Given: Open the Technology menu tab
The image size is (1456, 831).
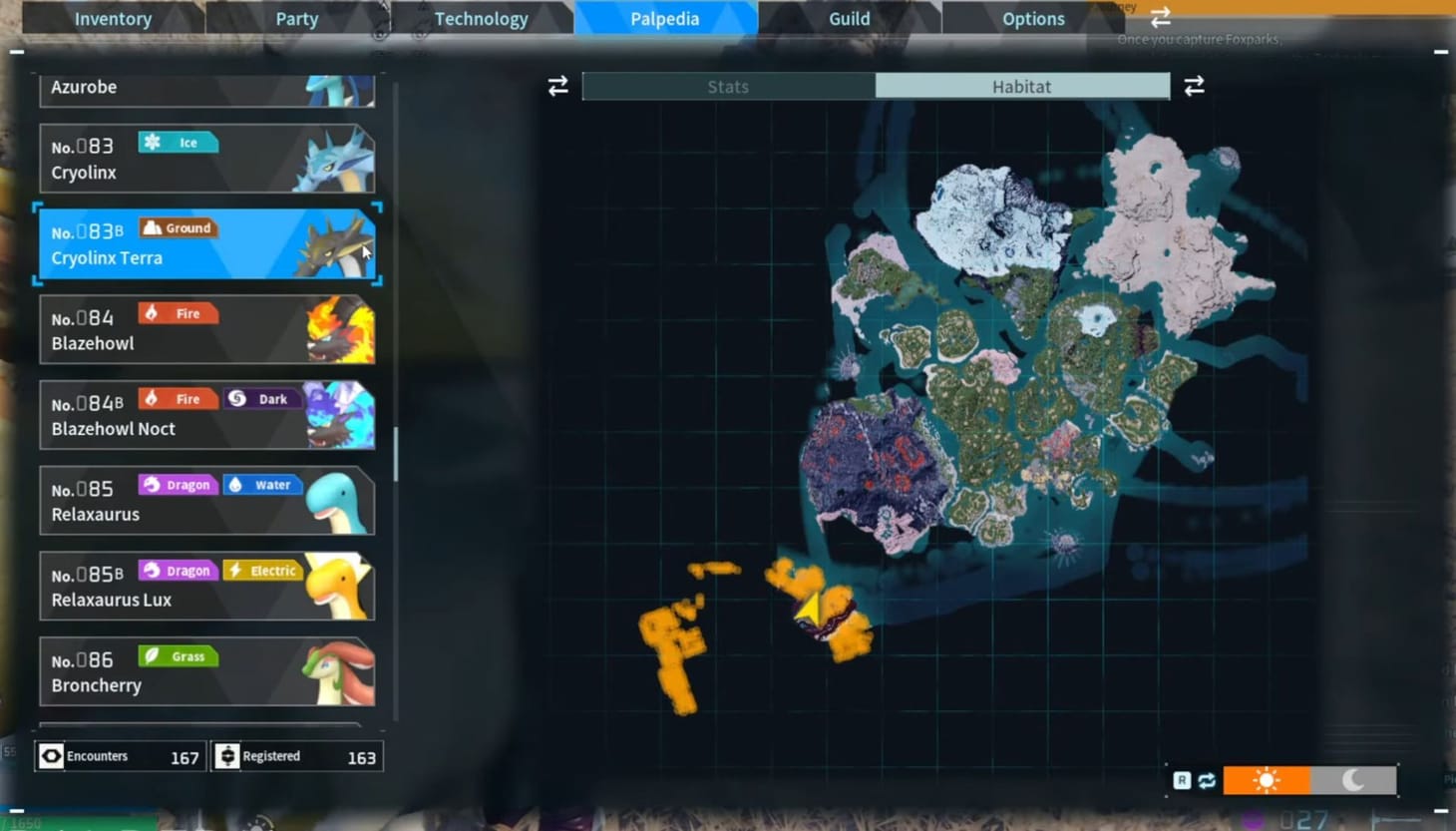Looking at the screenshot, I should tap(482, 17).
